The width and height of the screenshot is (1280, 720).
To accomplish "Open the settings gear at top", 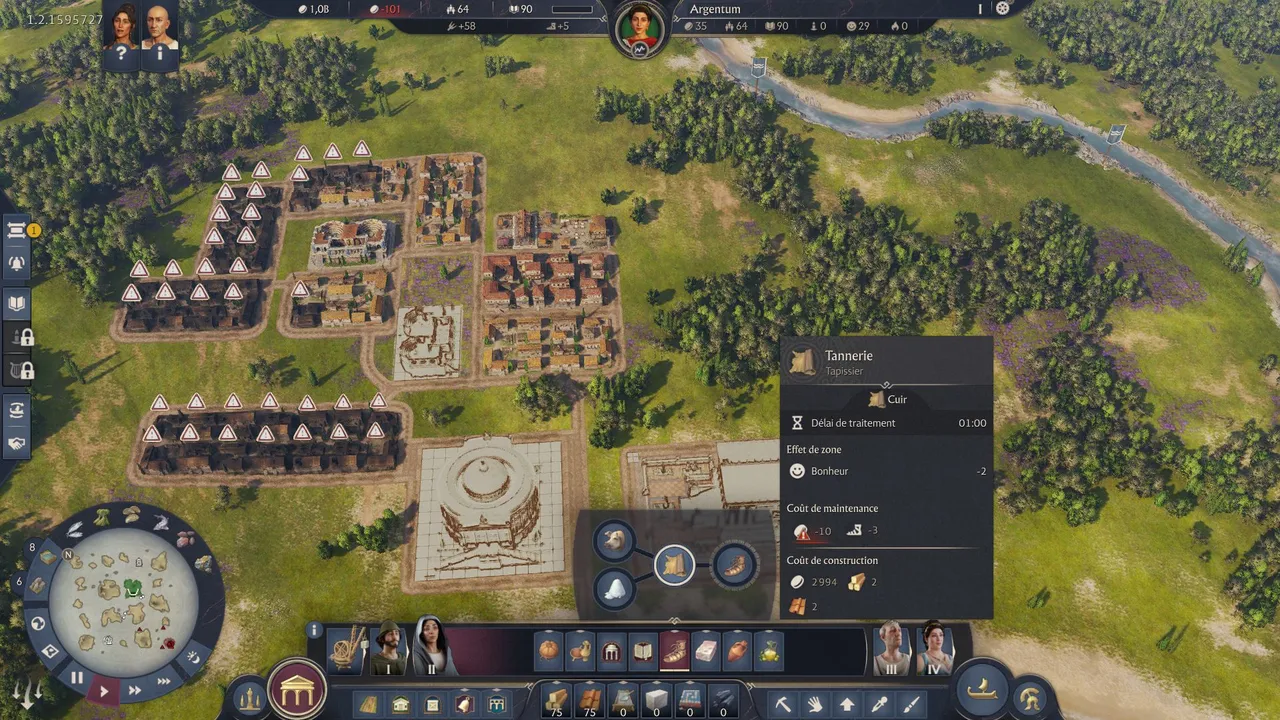I will coord(1003,9).
